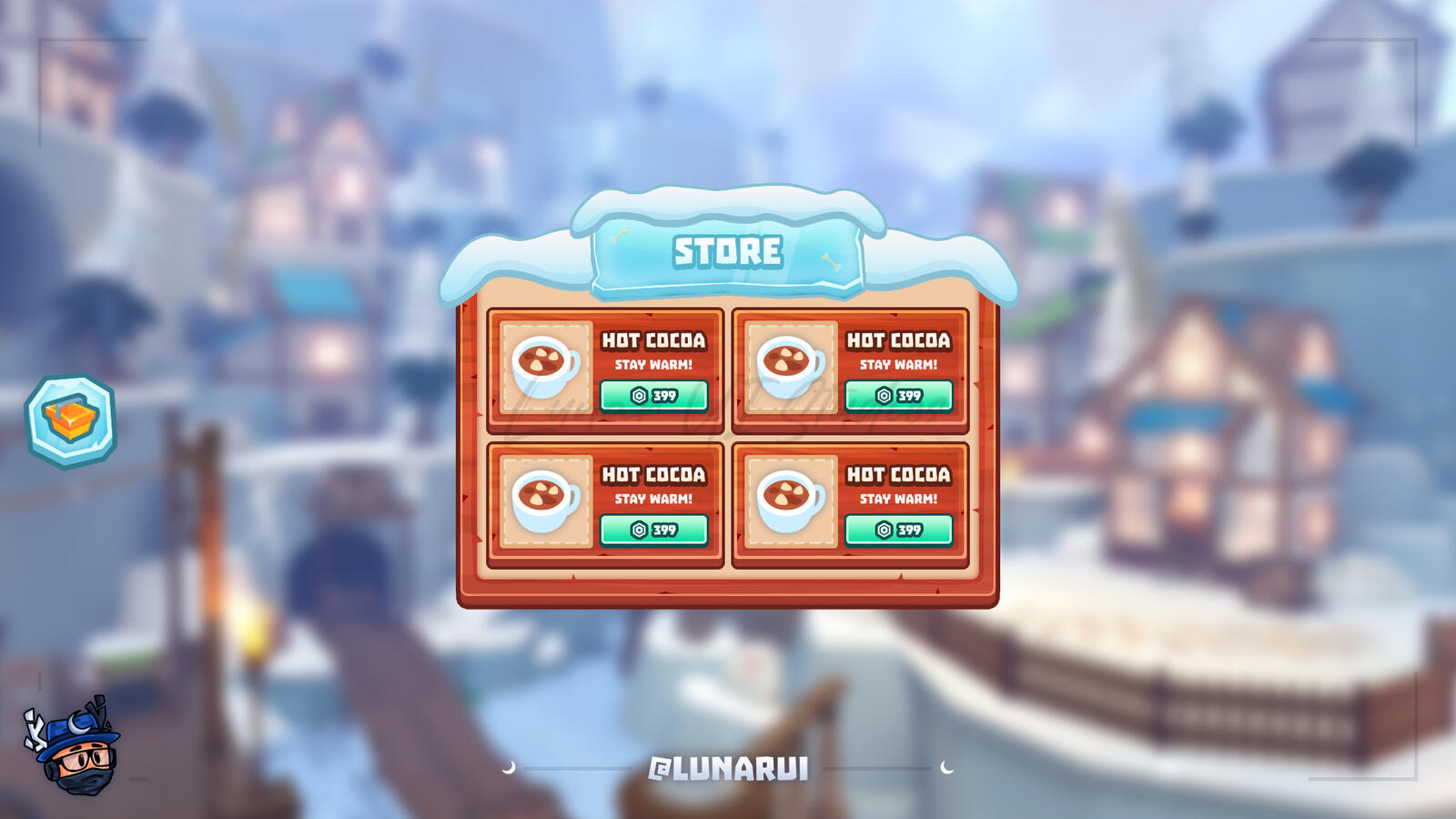Click the @LUNARUI credit text
Image resolution: width=1456 pixels, height=819 pixels.
728,769
